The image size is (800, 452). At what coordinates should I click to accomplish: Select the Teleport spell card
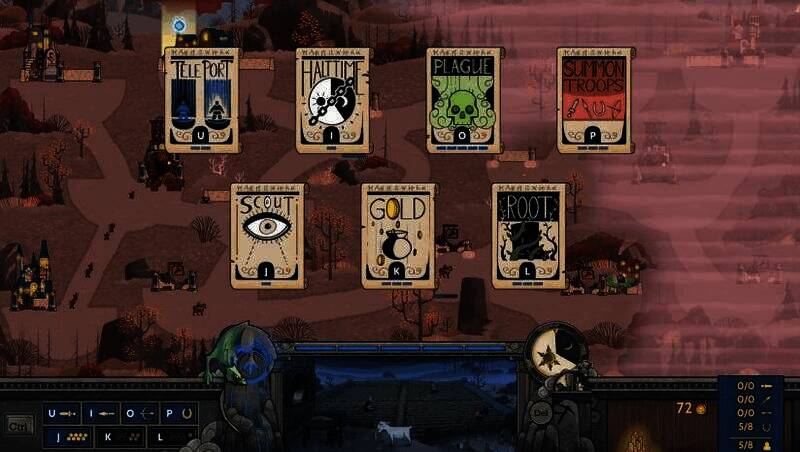pos(203,99)
